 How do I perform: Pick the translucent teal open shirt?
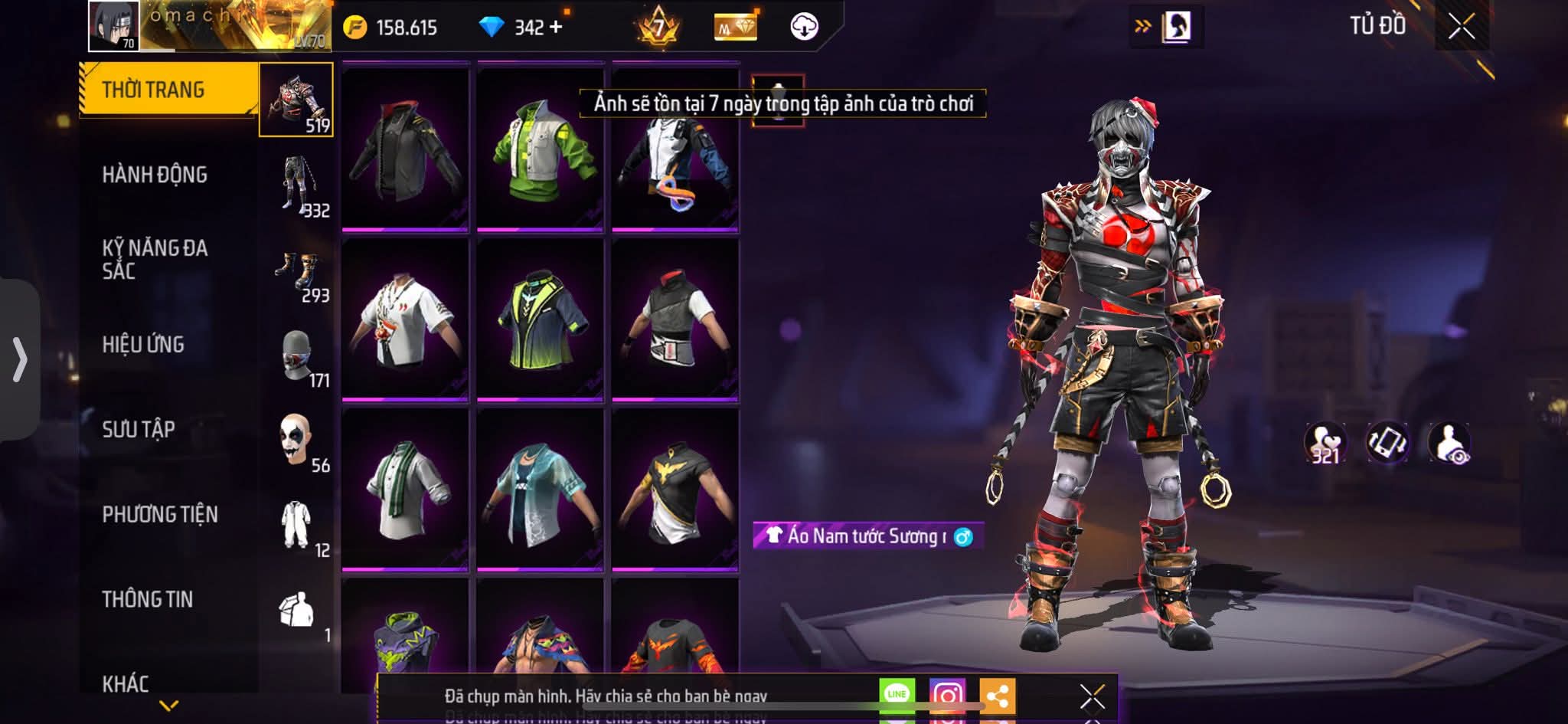click(x=541, y=489)
